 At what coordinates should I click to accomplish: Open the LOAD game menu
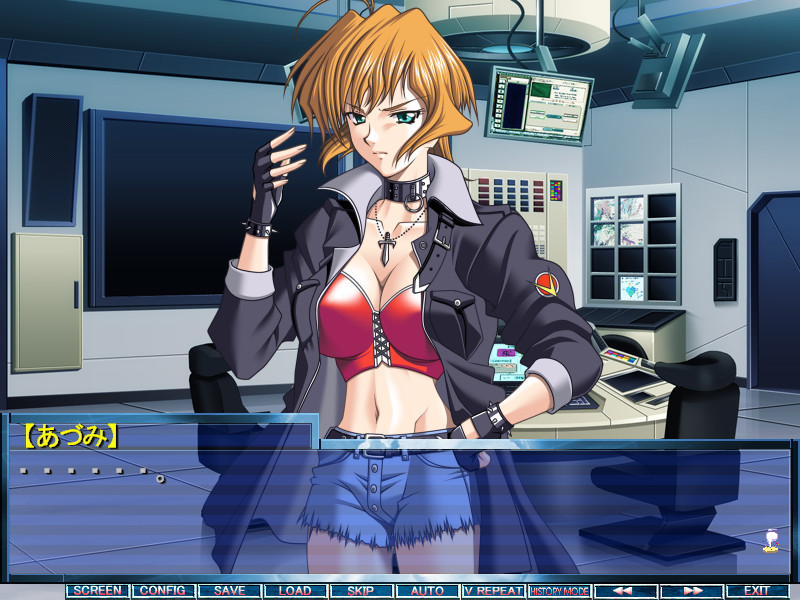(x=295, y=591)
